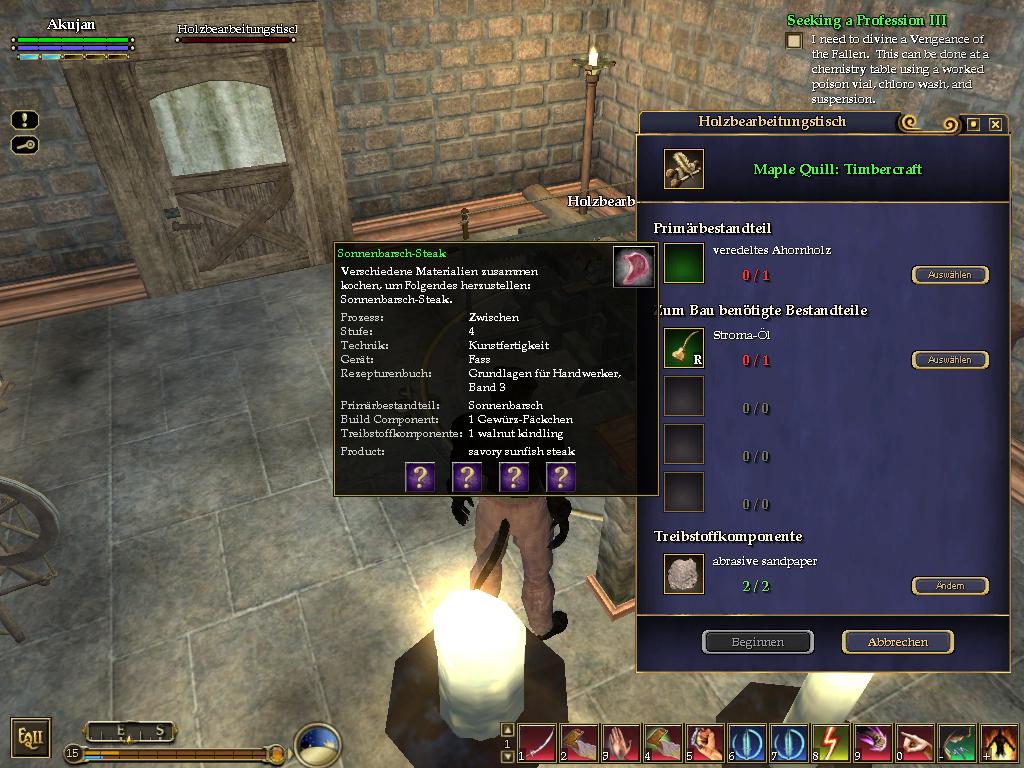This screenshot has height=768, width=1024.
Task: Click the Sonnenbarsch-Steak recipe icon in tooltip
Action: coord(633,267)
